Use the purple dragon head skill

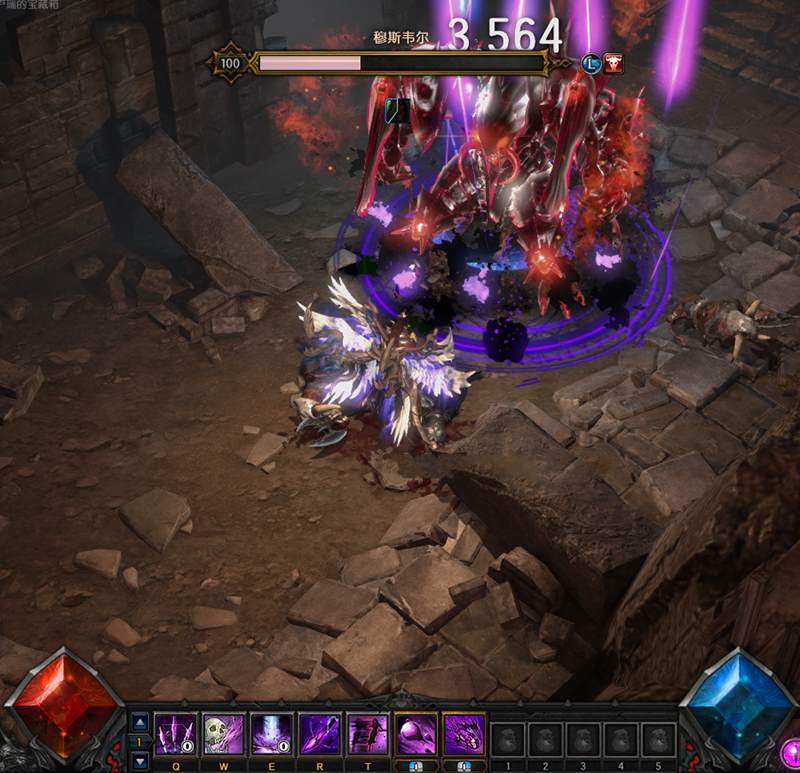pos(463,733)
